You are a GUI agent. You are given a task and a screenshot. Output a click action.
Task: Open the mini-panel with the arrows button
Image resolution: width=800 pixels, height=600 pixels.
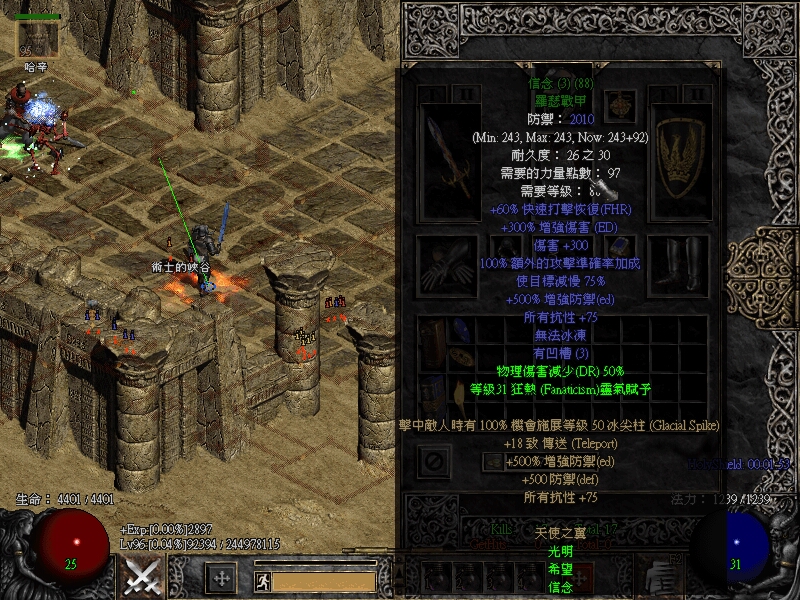point(221,577)
